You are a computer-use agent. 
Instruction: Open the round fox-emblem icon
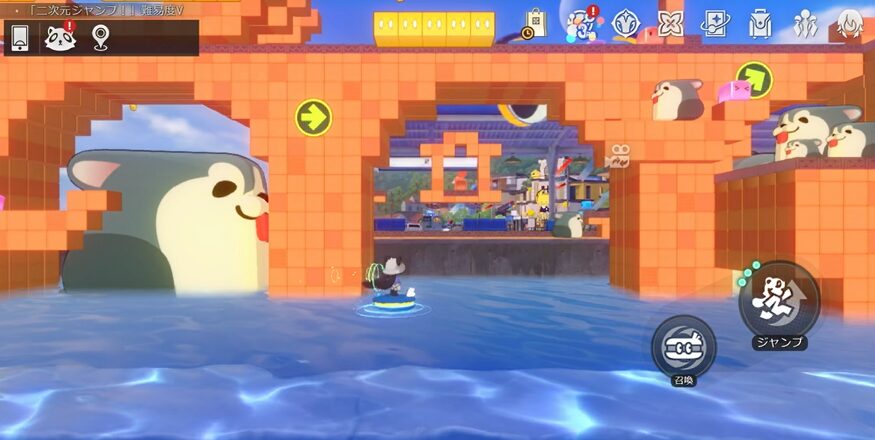pyautogui.click(x=626, y=23)
